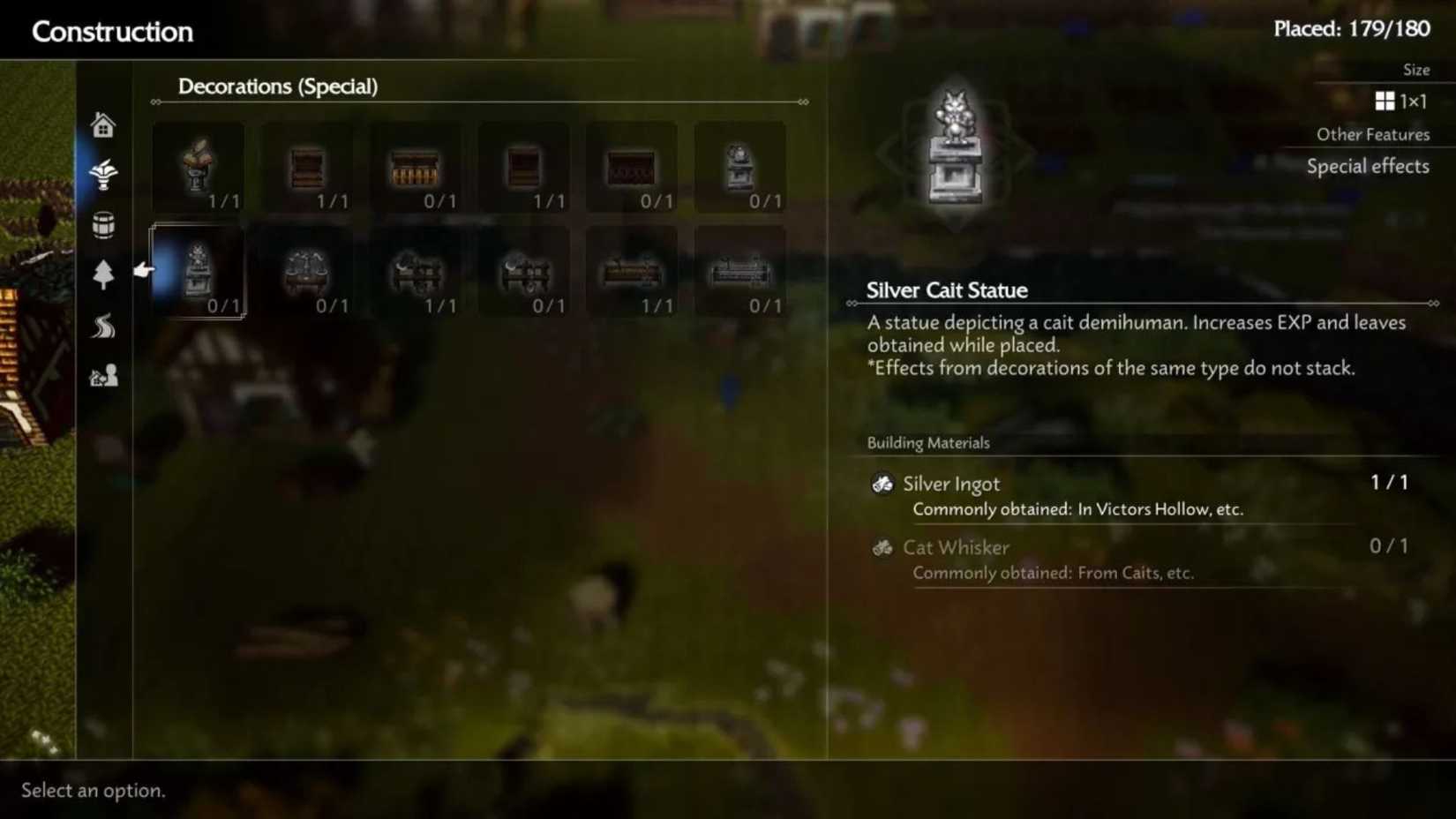Pick the stone statue at top-right of grid

coord(740,168)
